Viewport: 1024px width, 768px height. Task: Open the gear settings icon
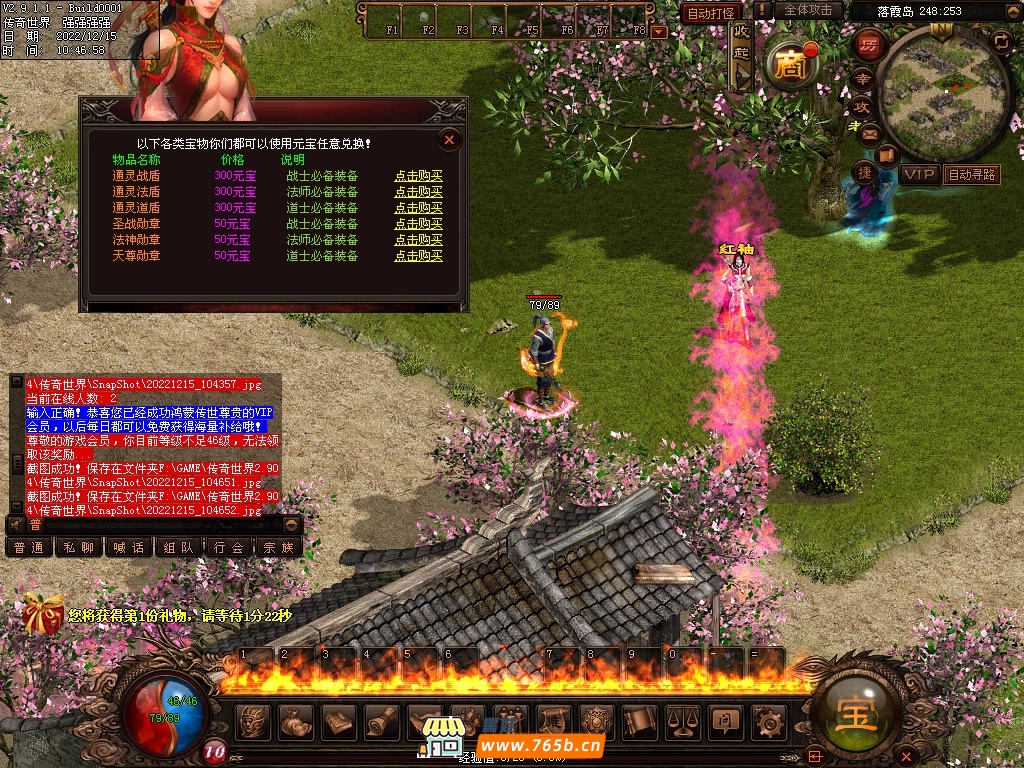click(x=769, y=720)
